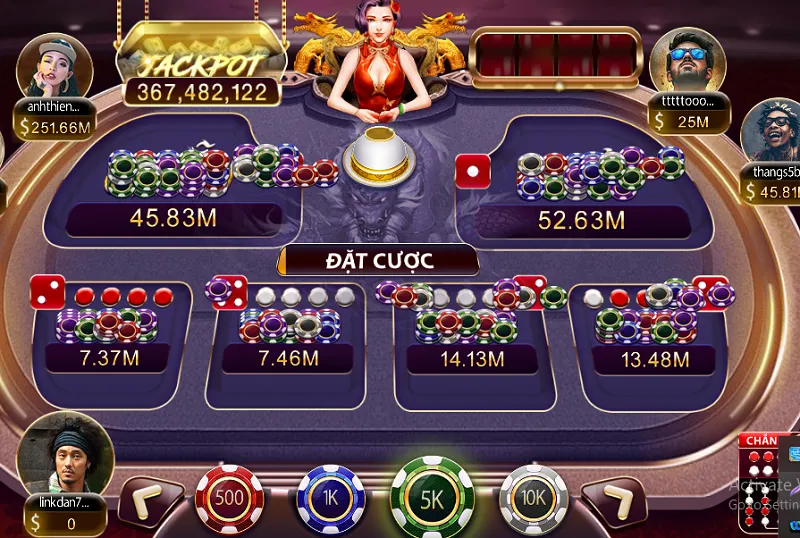Choose the blue 1K chip

(x=330, y=499)
